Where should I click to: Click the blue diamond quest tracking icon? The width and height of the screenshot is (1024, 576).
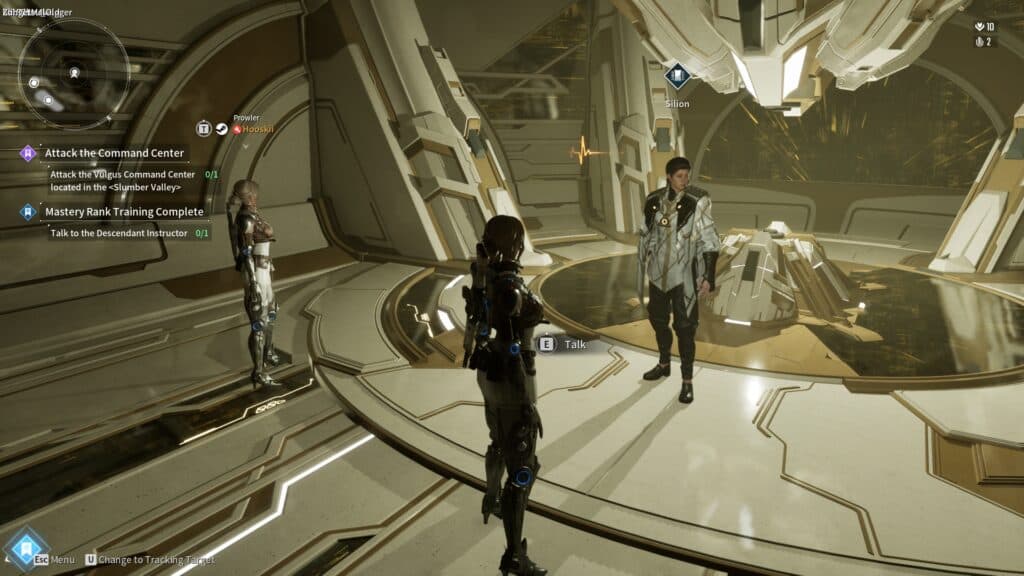point(28,212)
